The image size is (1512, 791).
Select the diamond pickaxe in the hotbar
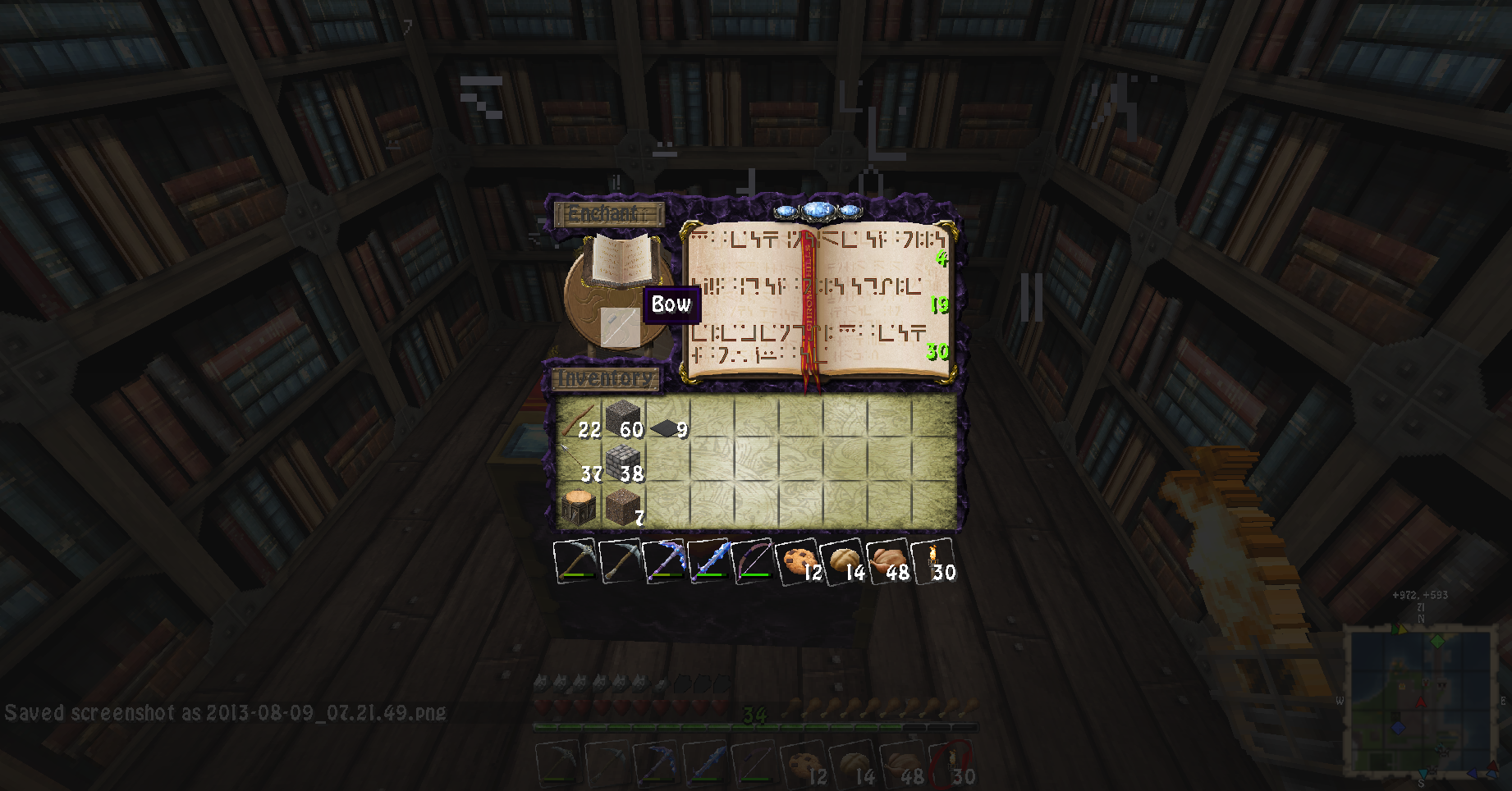pyautogui.click(x=663, y=561)
